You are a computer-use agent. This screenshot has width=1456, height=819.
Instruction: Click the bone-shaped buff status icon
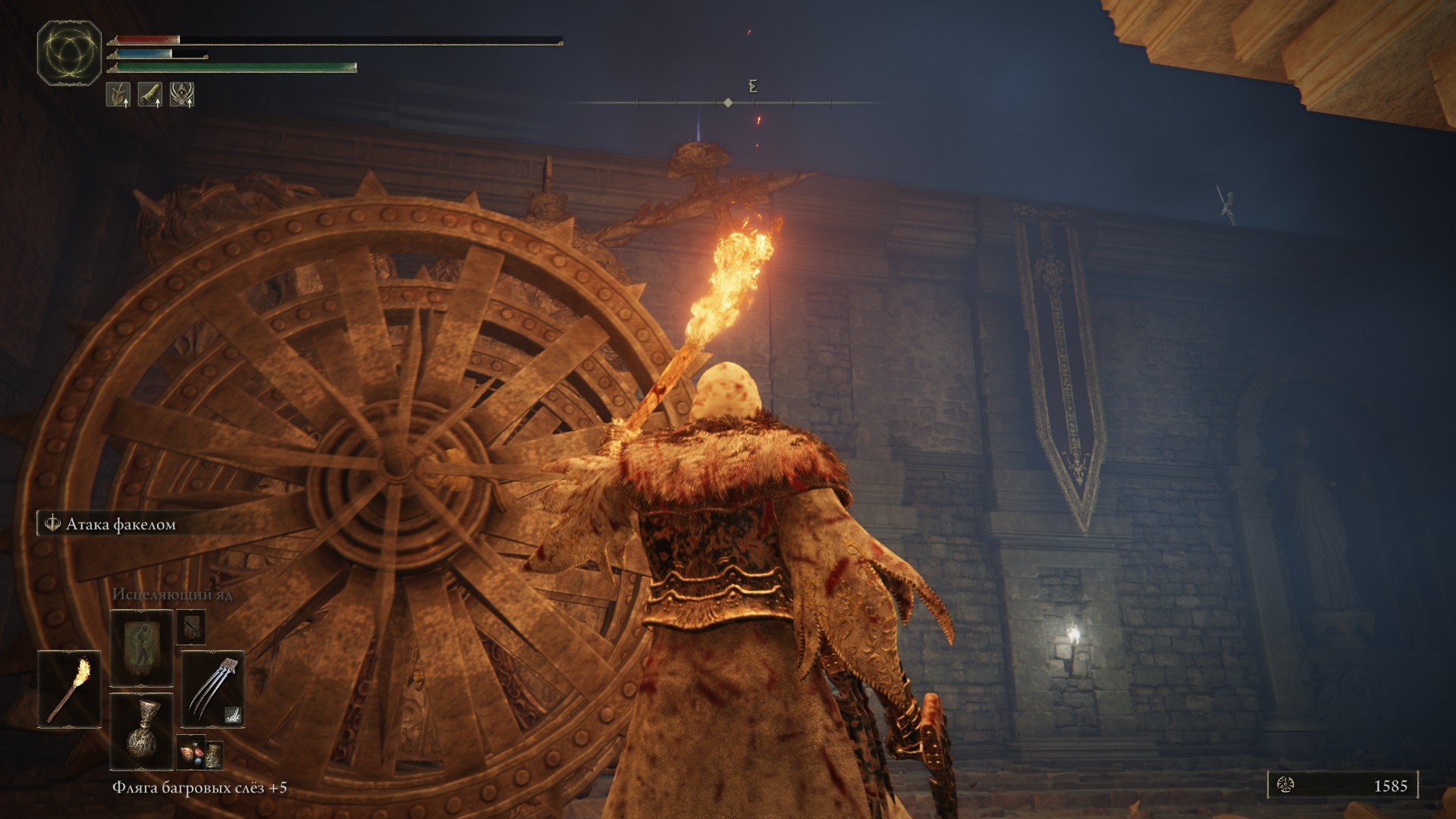[150, 95]
